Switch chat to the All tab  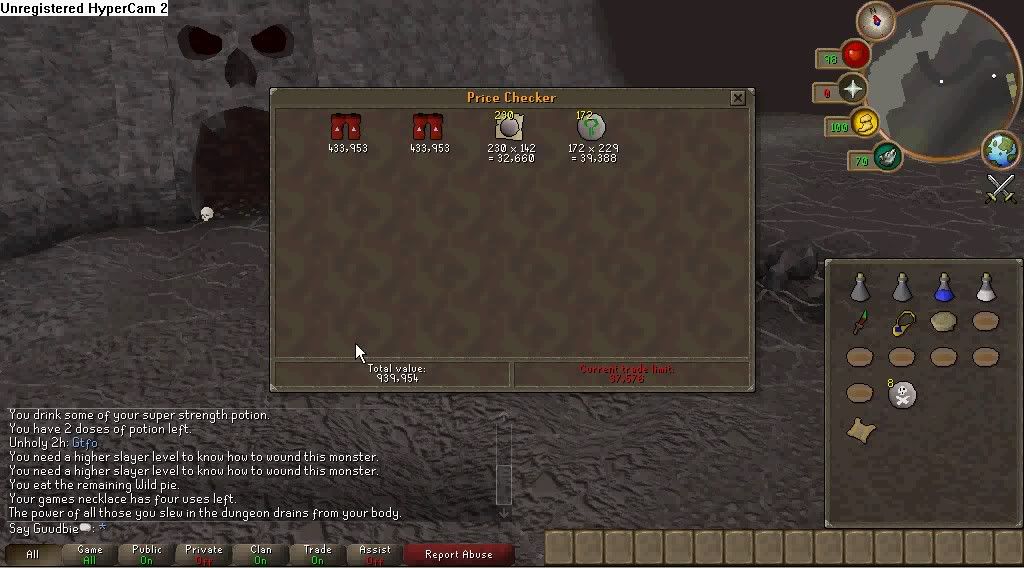(x=33, y=554)
